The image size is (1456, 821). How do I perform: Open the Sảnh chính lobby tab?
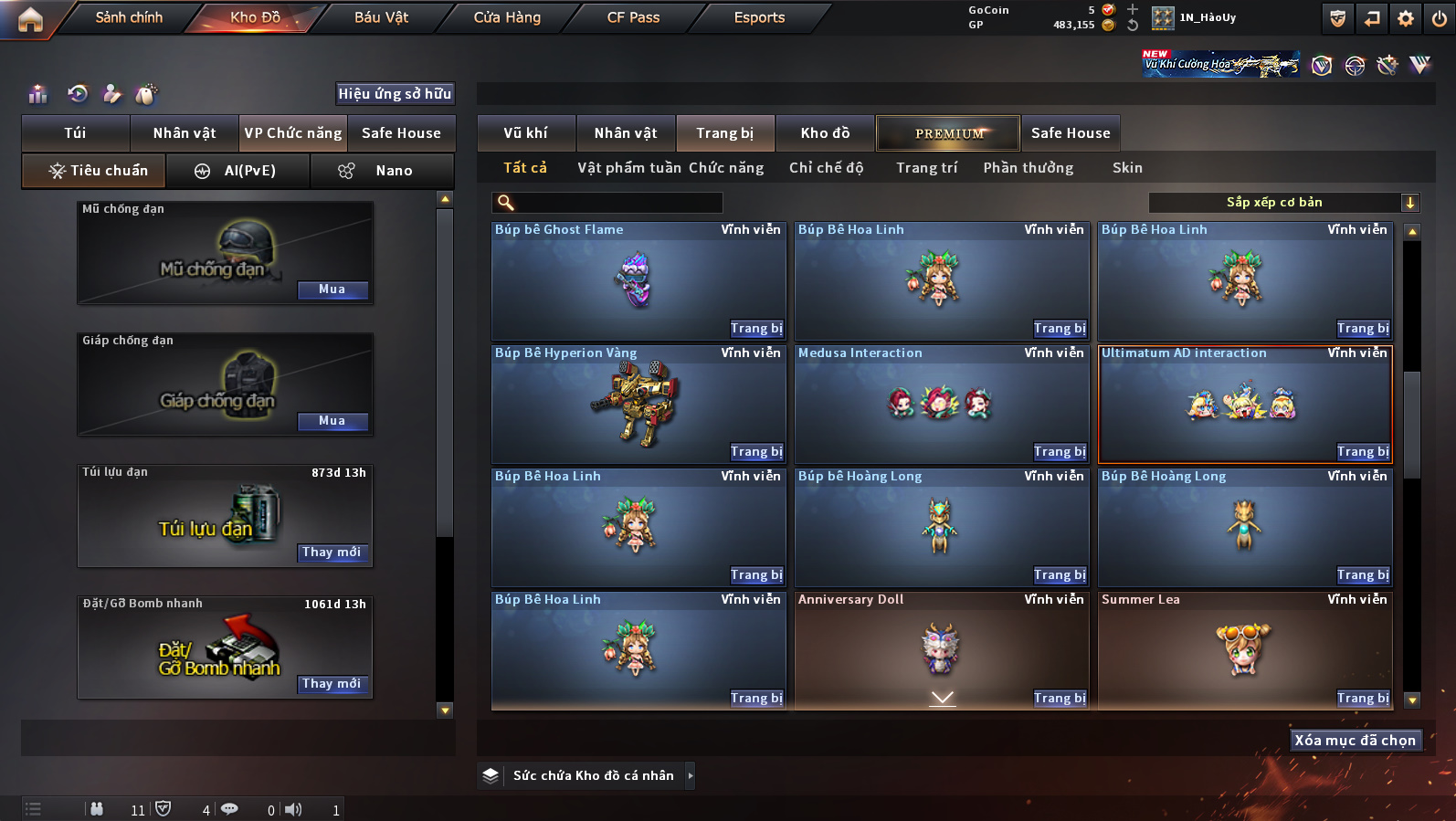[x=129, y=17]
